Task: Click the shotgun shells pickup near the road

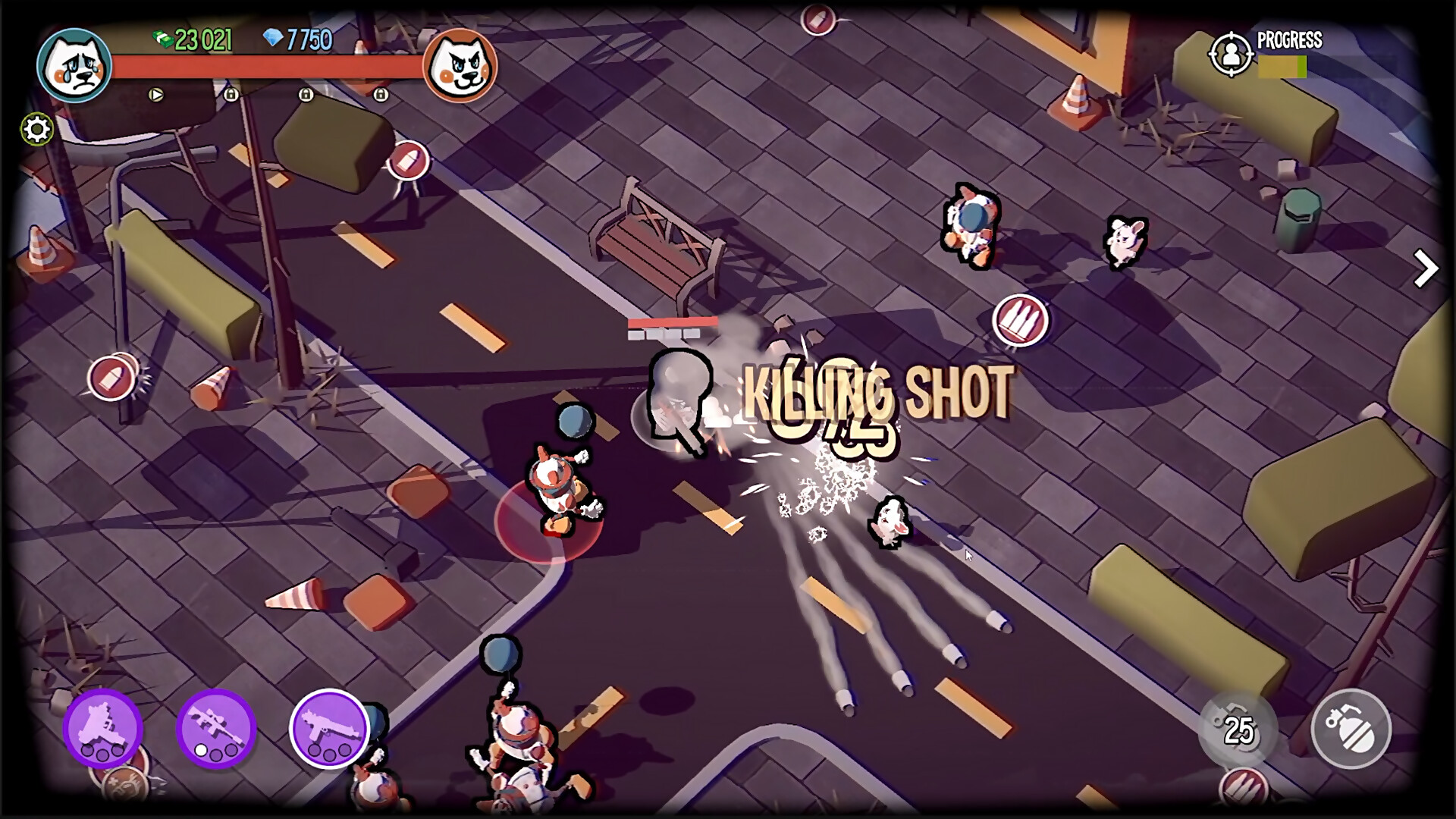Action: [1021, 319]
